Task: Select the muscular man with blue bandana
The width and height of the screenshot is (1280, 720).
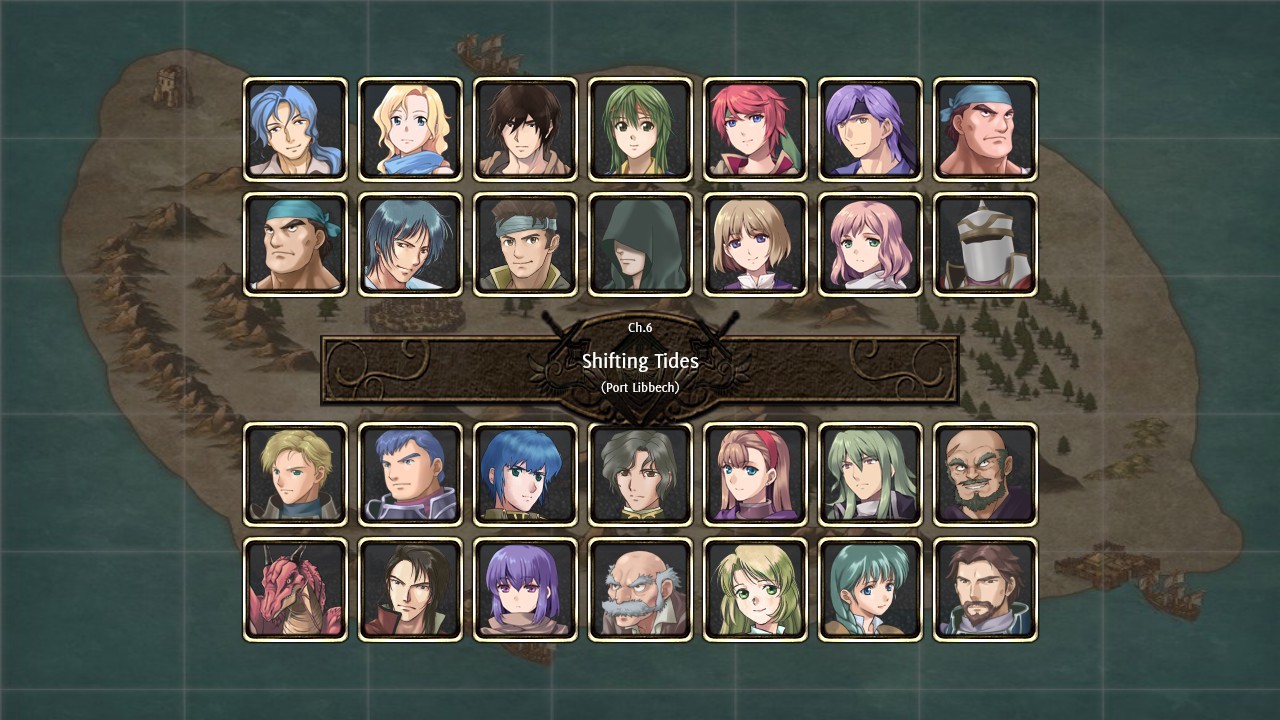Action: (985, 129)
